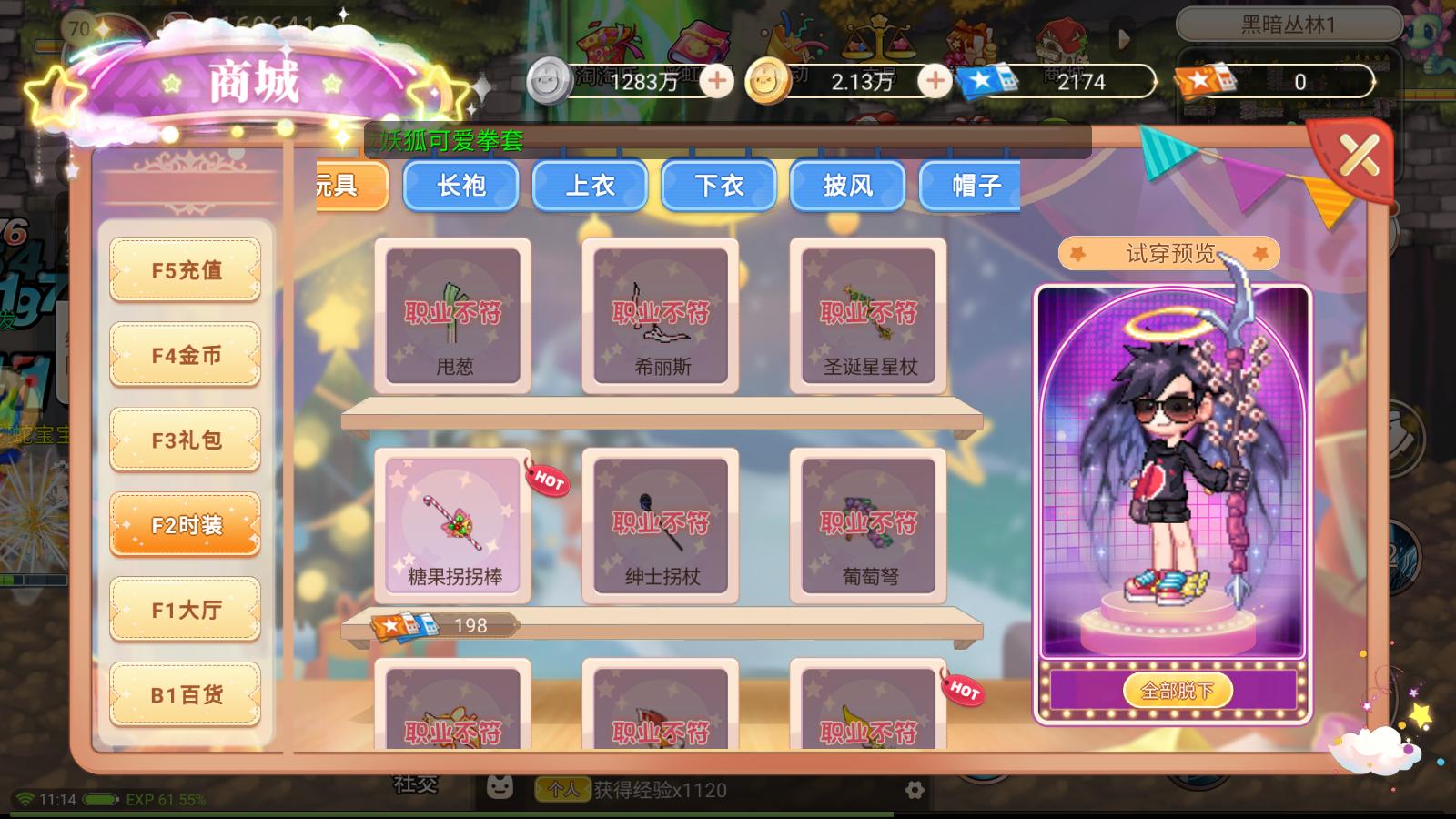Switch to the 帽子 hats tab
This screenshot has width=1456, height=819.
coord(969,186)
